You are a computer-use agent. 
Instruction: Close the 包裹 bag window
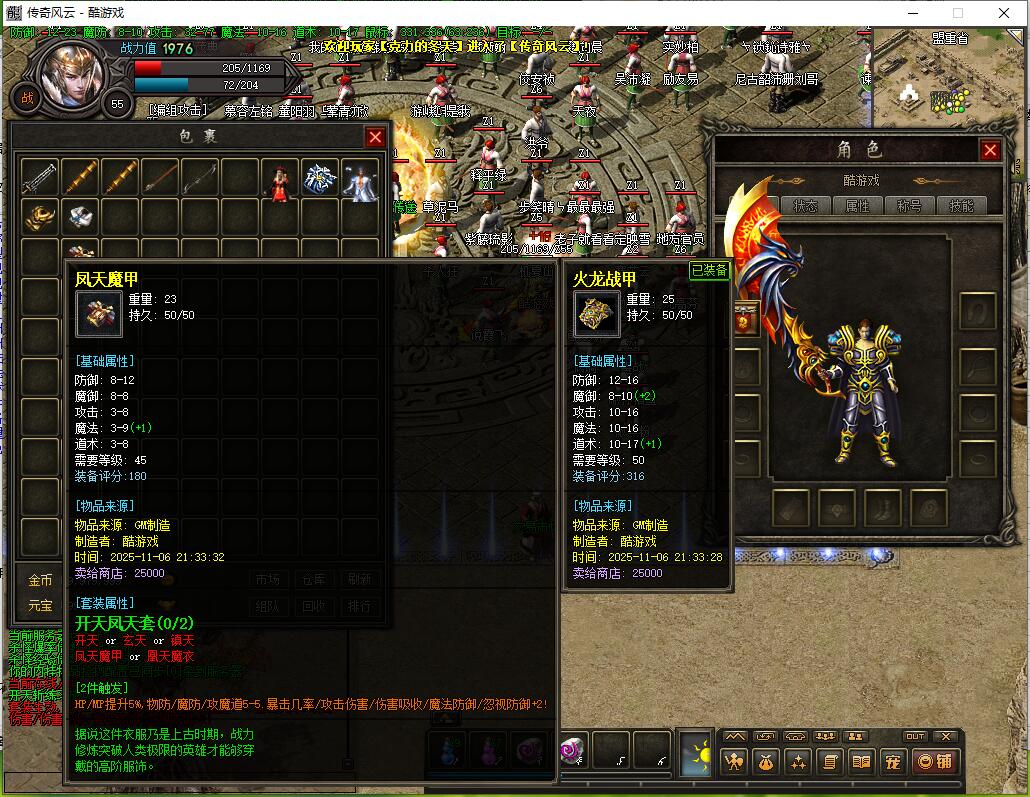[x=375, y=137]
